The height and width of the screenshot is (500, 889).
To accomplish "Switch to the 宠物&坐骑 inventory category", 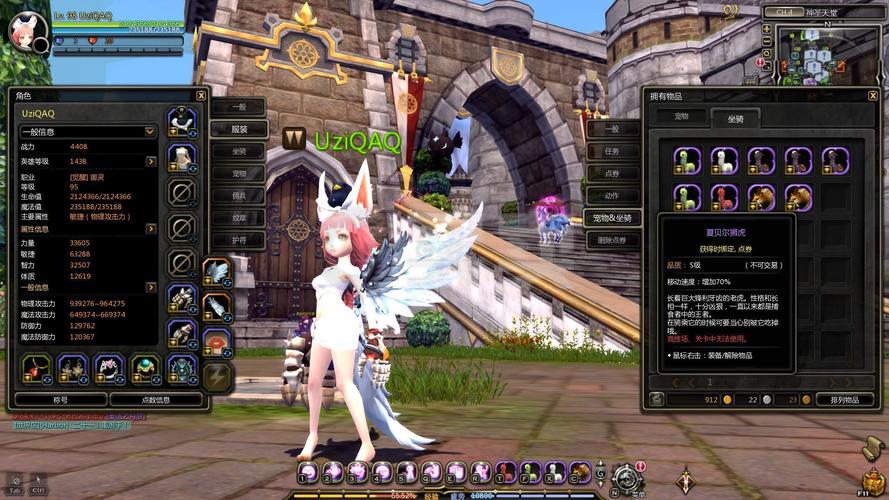I will pos(612,218).
